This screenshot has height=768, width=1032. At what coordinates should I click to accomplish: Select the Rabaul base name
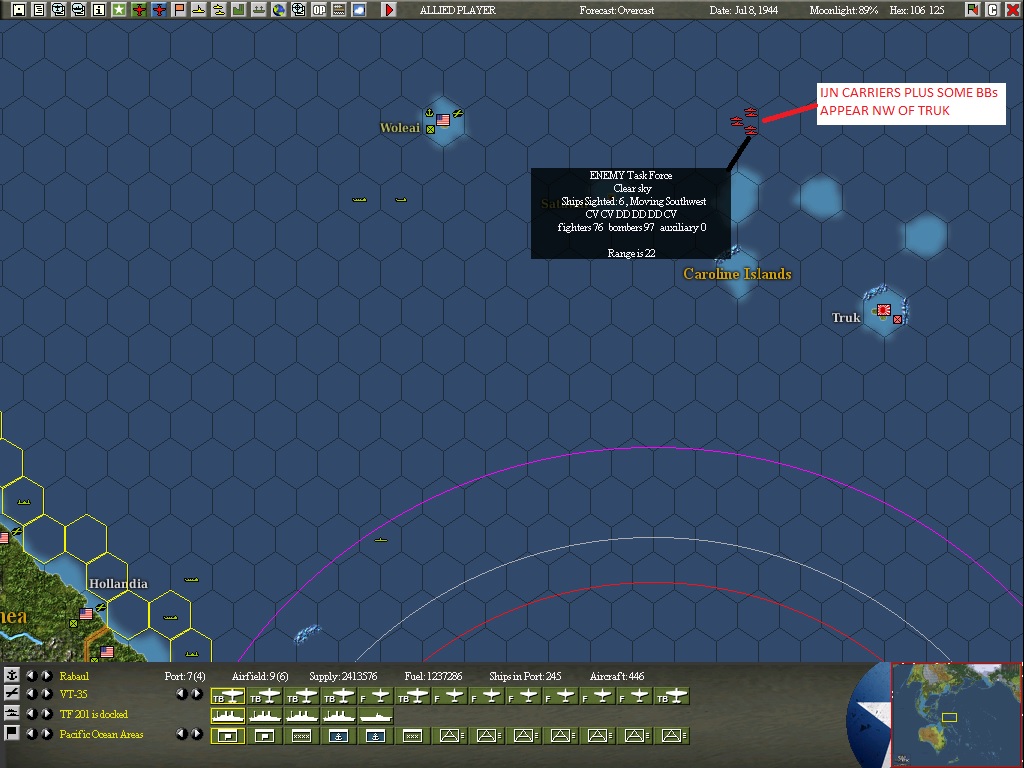click(x=74, y=676)
